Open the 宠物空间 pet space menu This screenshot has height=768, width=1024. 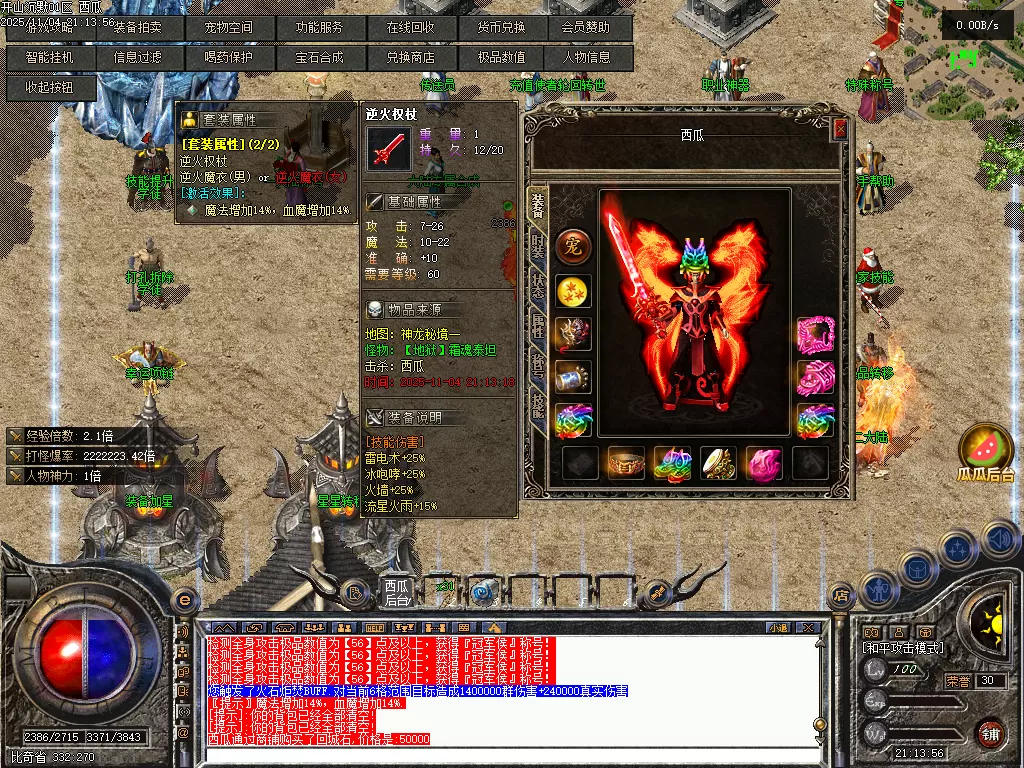click(x=229, y=28)
